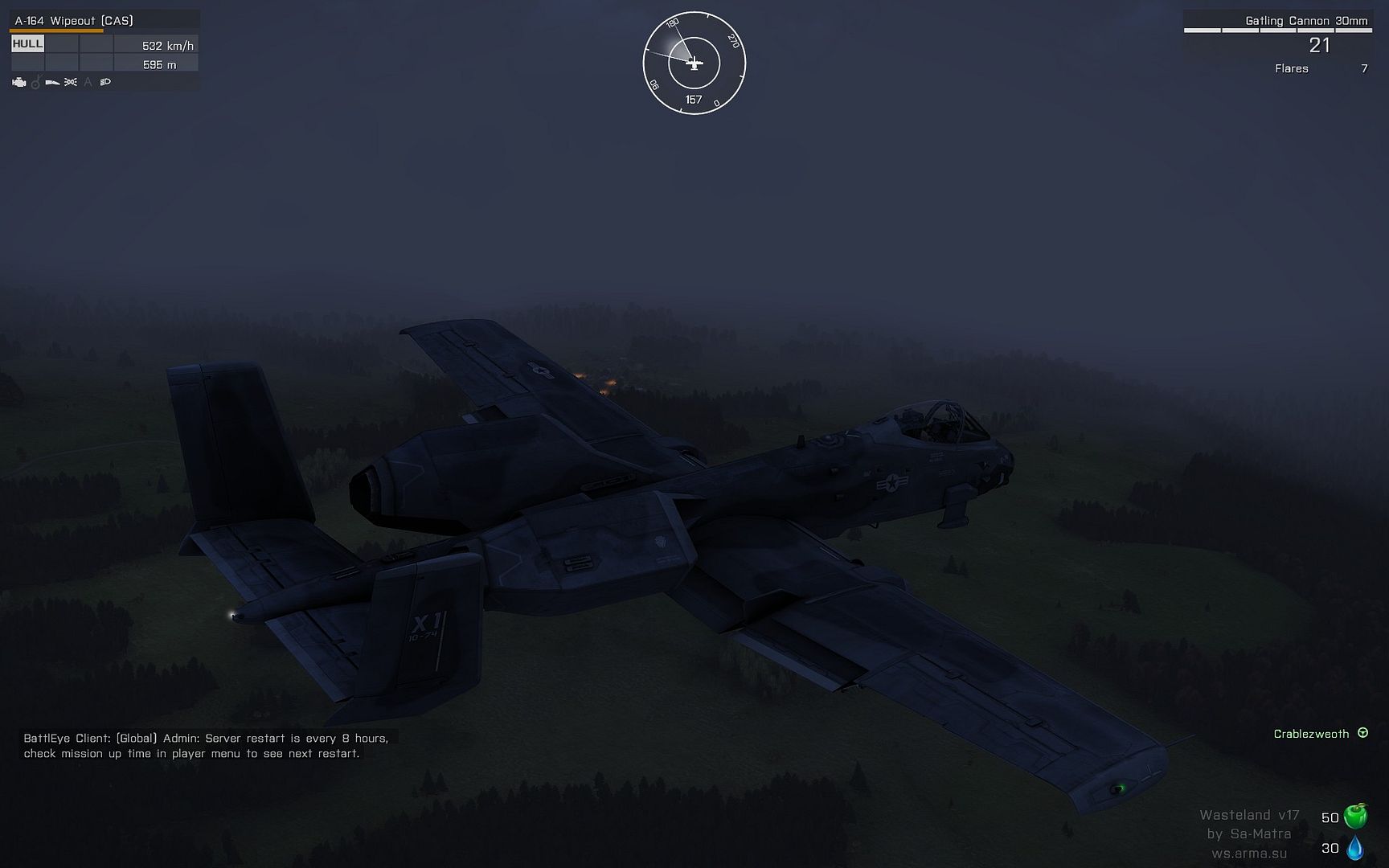The image size is (1389, 868).
Task: Click the BattlEye server restart chat message
Action: pyautogui.click(x=205, y=746)
